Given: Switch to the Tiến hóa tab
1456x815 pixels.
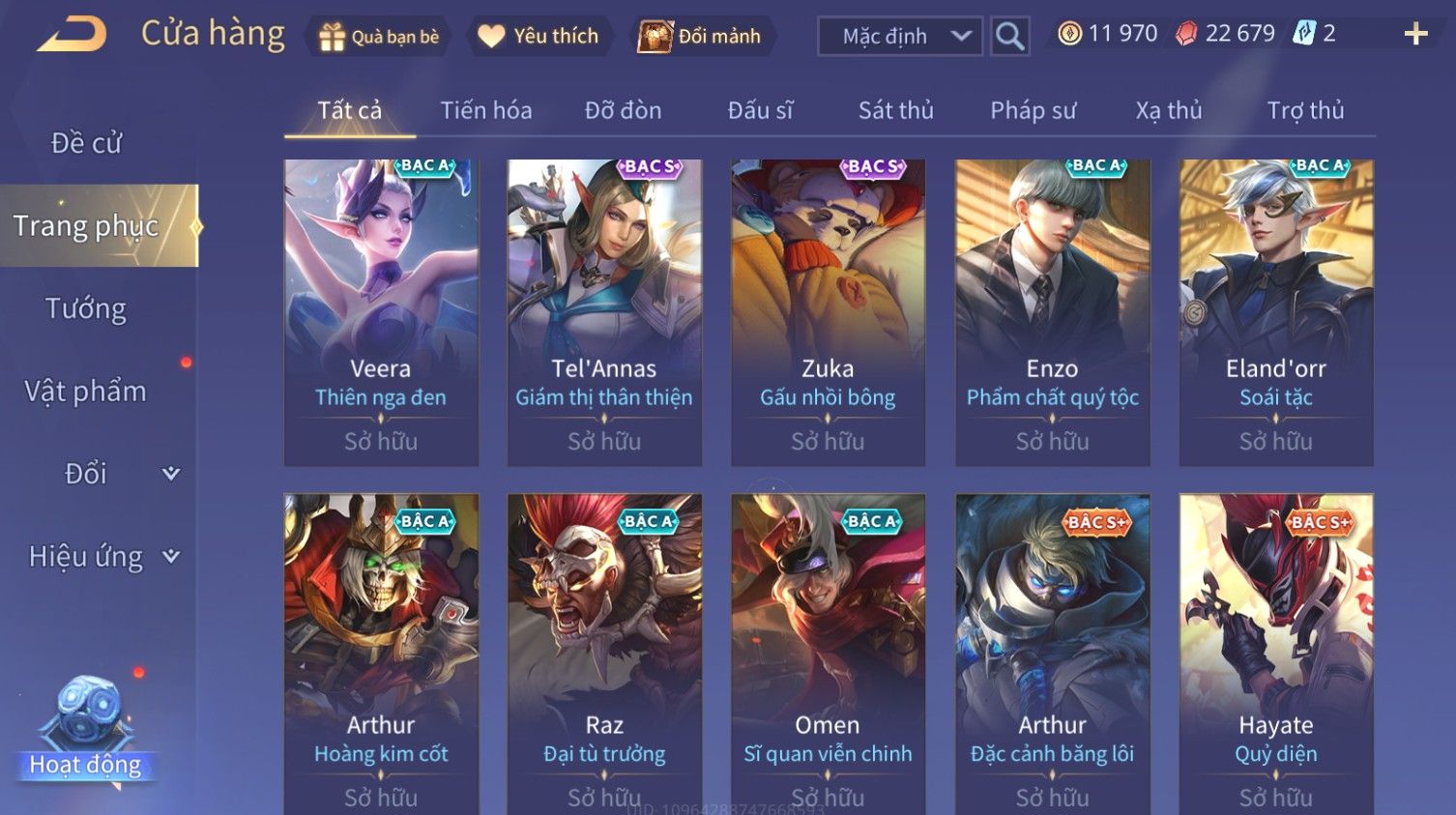Looking at the screenshot, I should tap(486, 110).
